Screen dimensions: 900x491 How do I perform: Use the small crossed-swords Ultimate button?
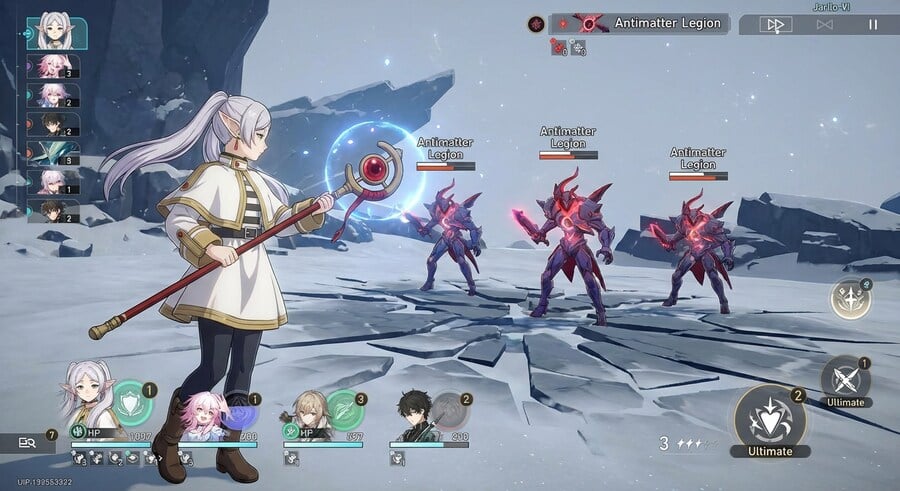click(x=846, y=379)
